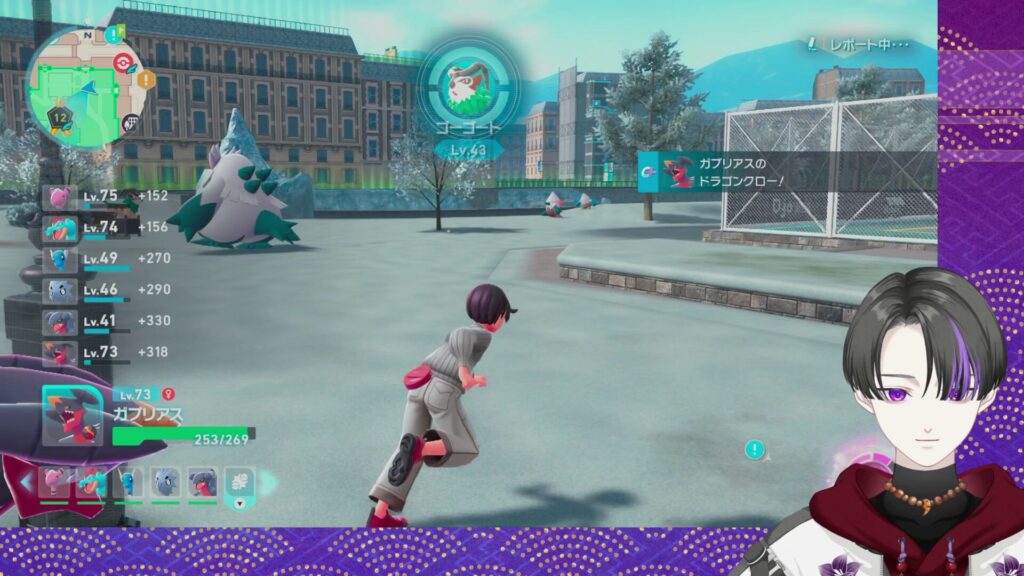
Task: Select the red Pokémon Center minimap marker
Action: tap(124, 60)
